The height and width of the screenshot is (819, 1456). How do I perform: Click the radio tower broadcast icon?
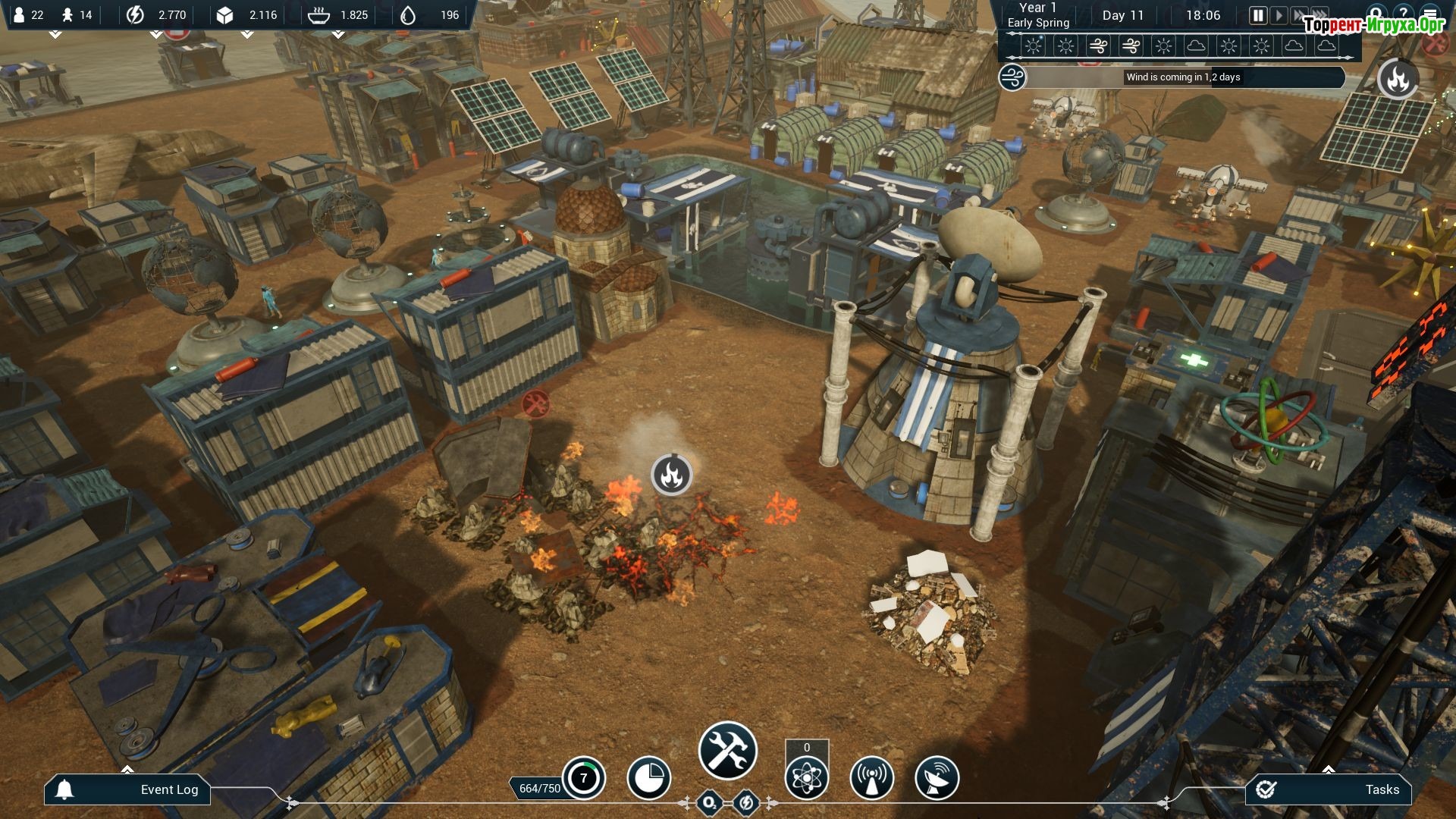click(871, 778)
